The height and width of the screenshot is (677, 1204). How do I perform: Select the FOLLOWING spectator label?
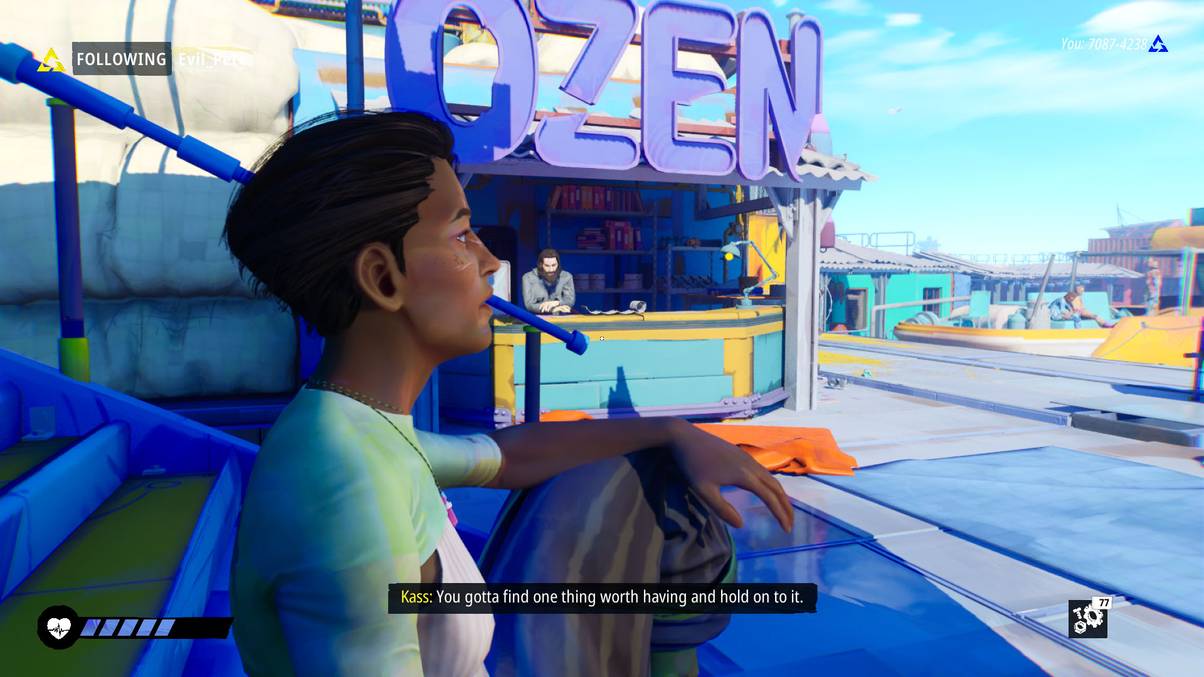[121, 59]
